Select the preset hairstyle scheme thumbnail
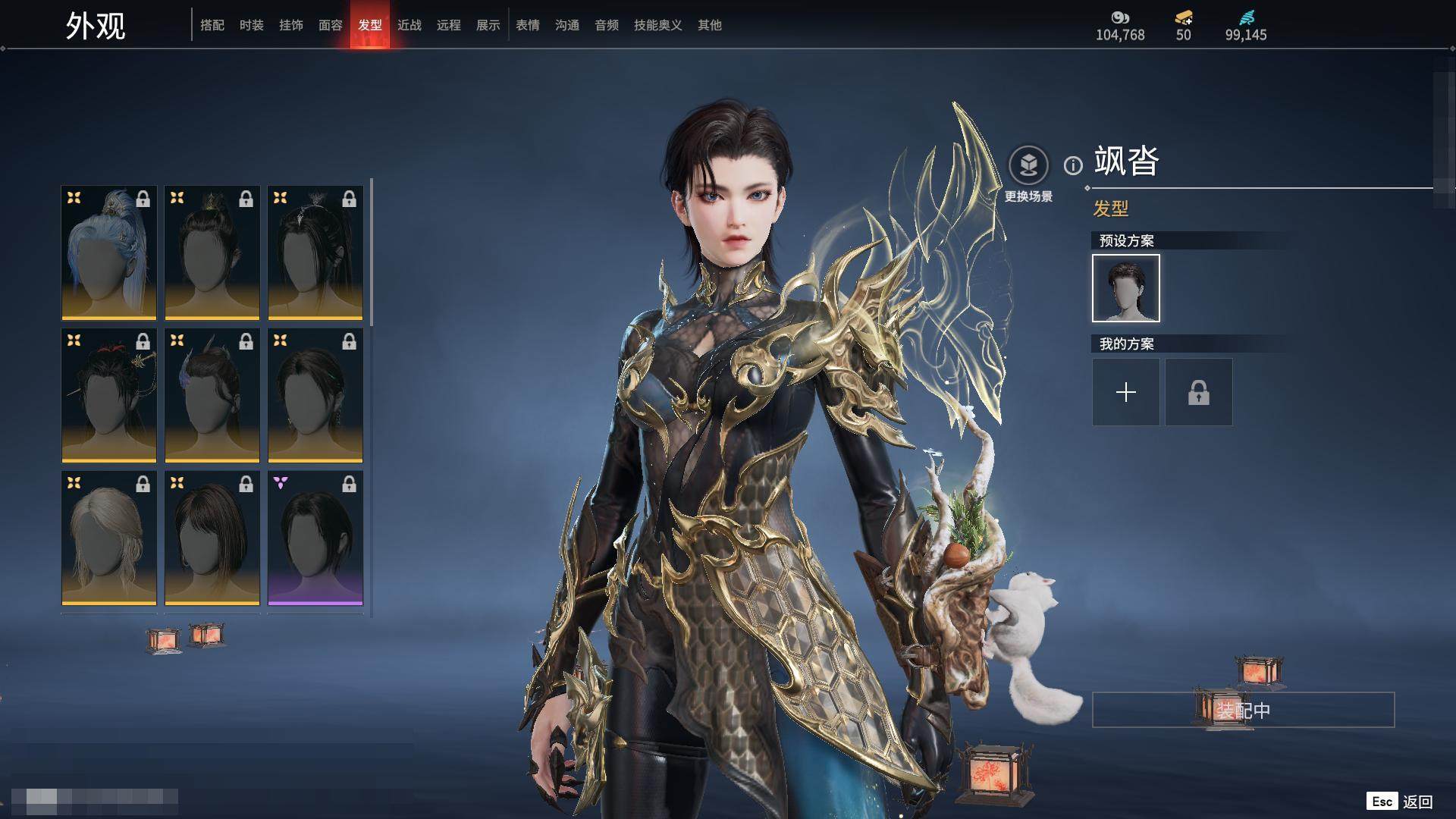 [1126, 288]
